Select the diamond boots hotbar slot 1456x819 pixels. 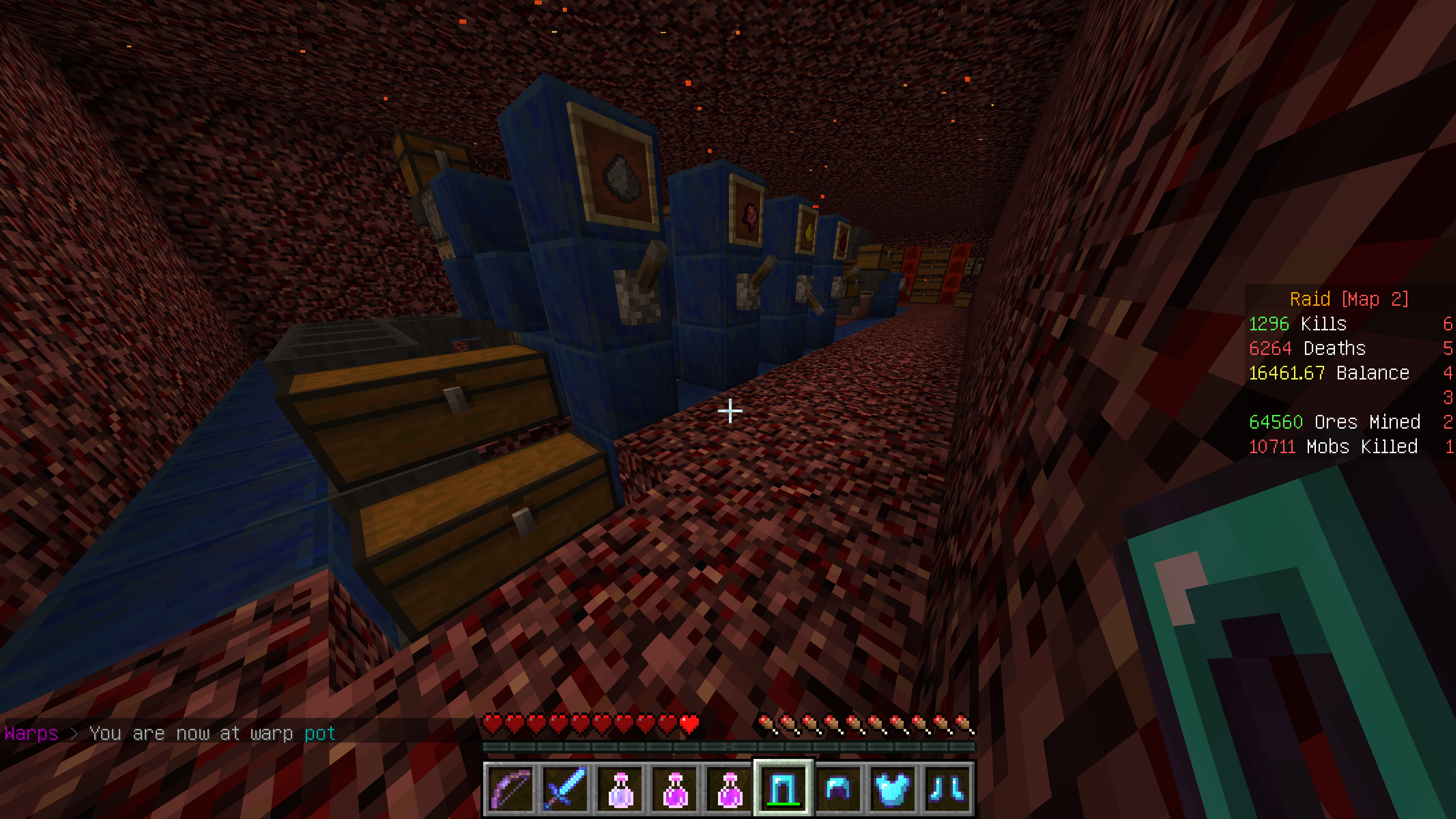[947, 789]
